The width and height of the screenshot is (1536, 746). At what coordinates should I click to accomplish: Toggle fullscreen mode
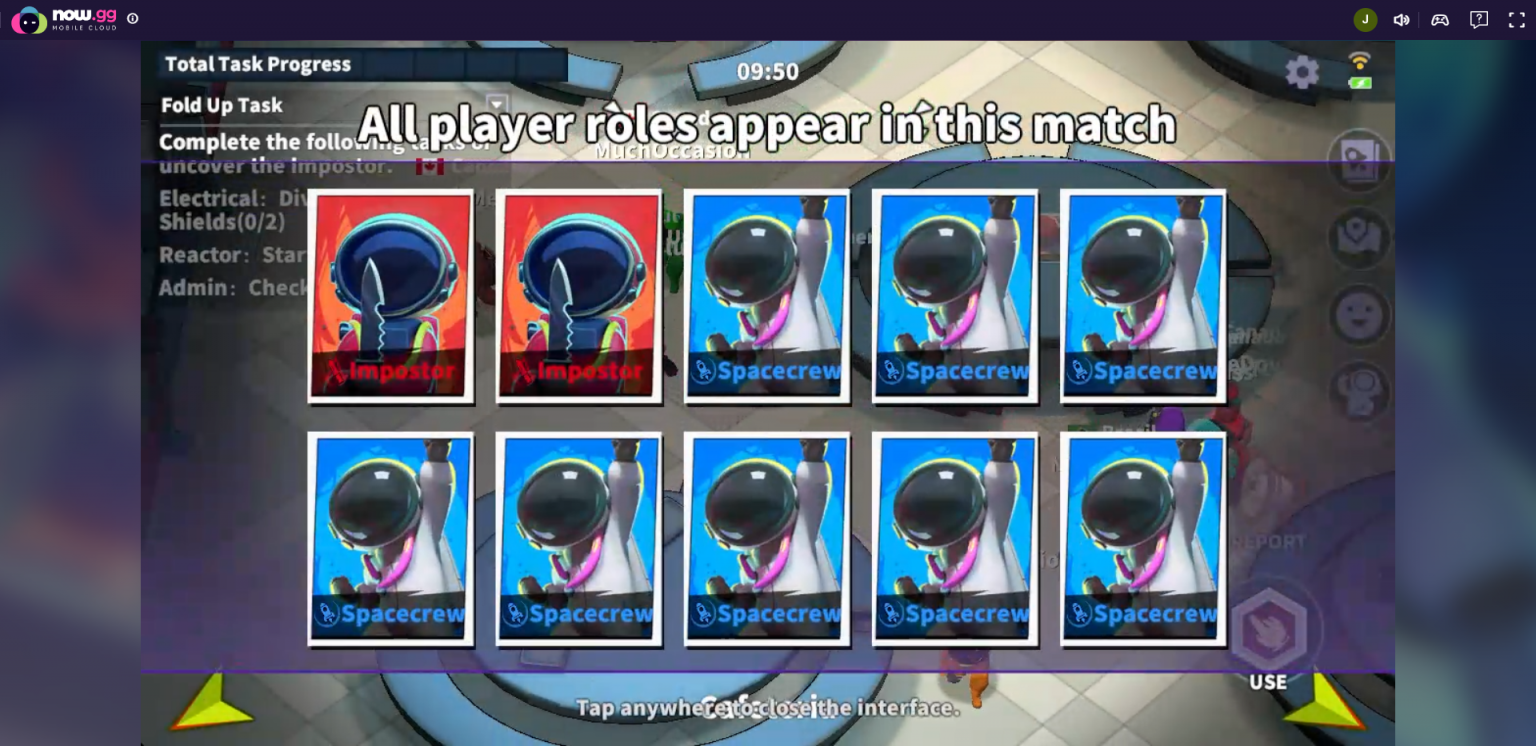[1516, 19]
